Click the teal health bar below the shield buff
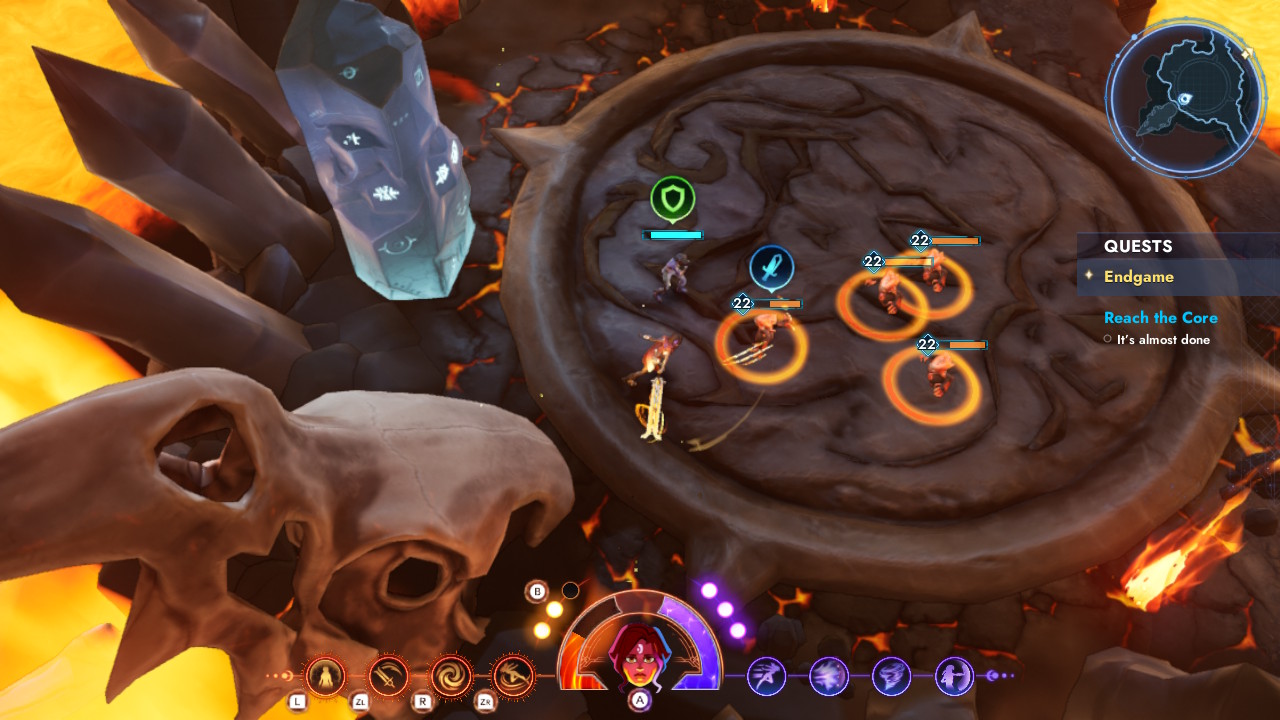This screenshot has height=720, width=1280. pyautogui.click(x=674, y=234)
